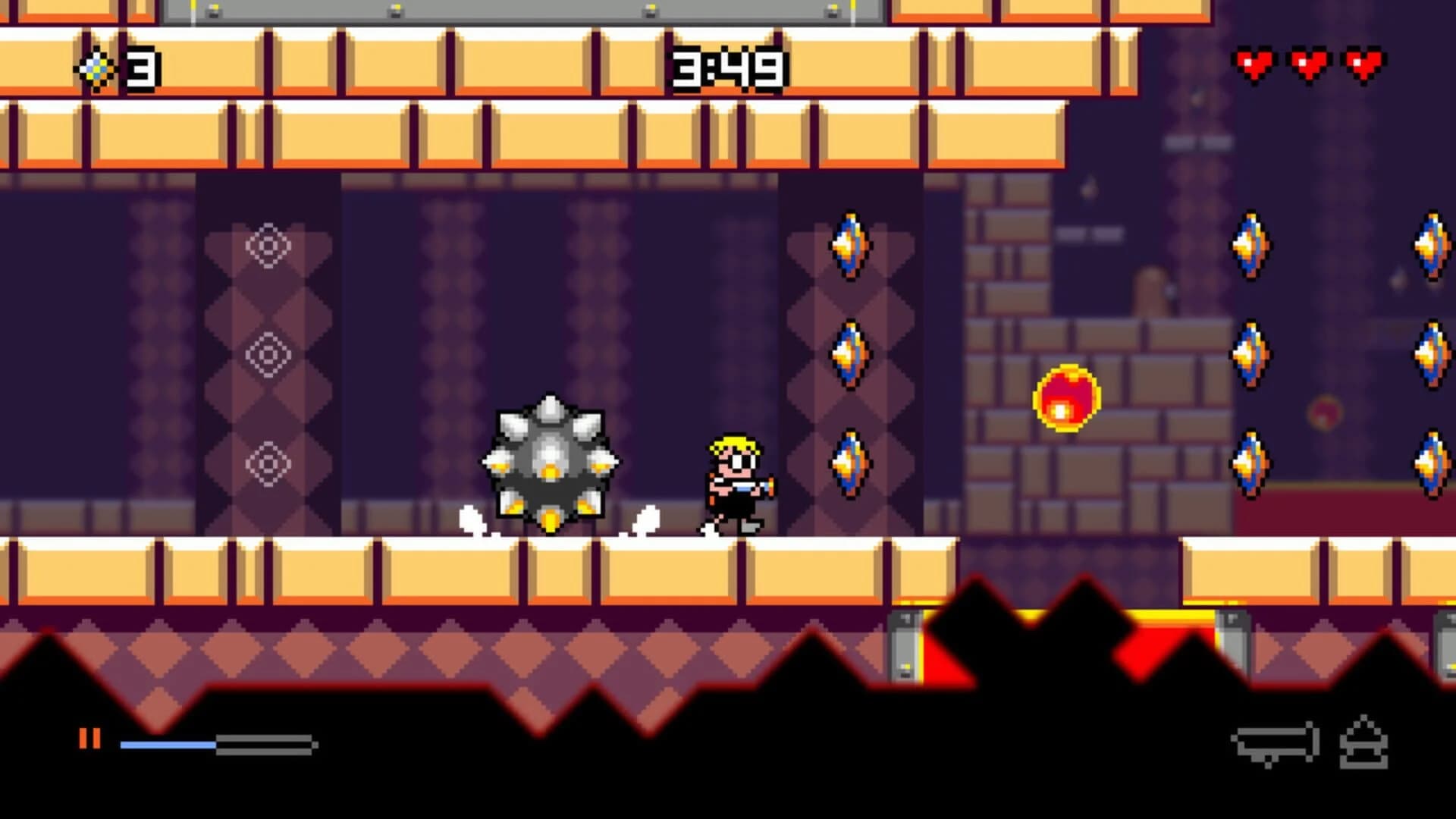
Task: Click the gem counter icon top left
Action: coord(99,68)
